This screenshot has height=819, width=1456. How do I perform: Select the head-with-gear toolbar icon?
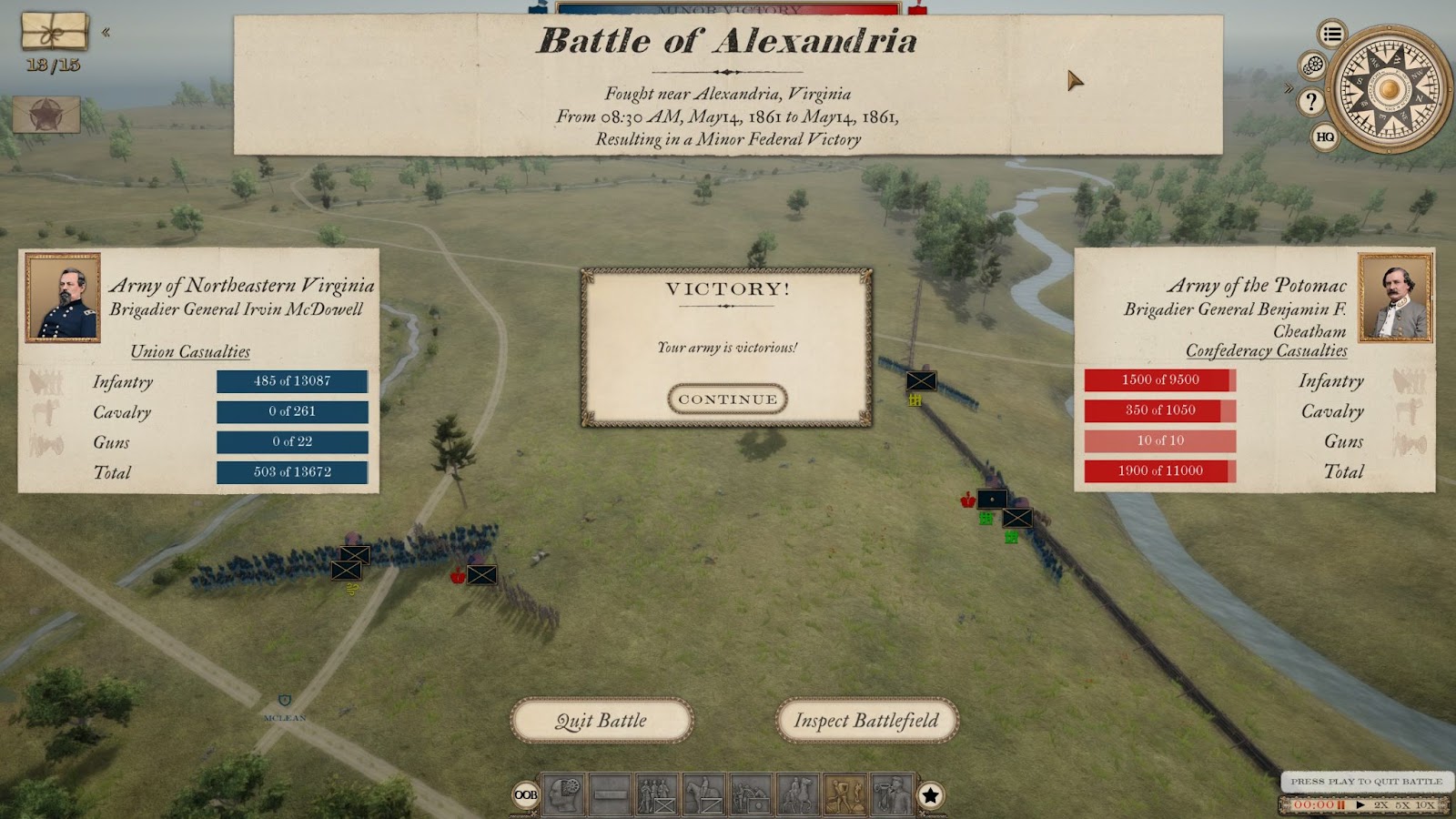(x=563, y=795)
